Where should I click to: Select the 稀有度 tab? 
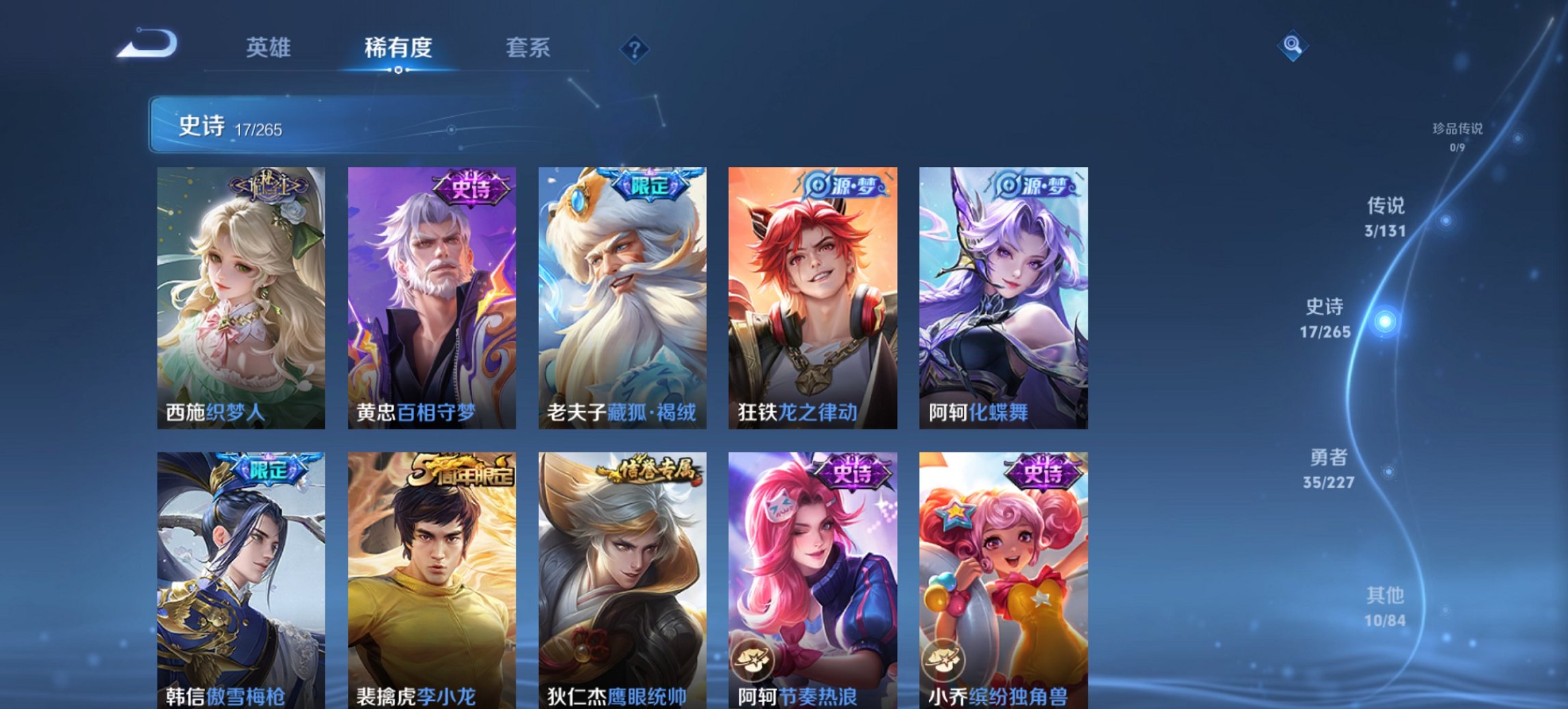[x=398, y=48]
